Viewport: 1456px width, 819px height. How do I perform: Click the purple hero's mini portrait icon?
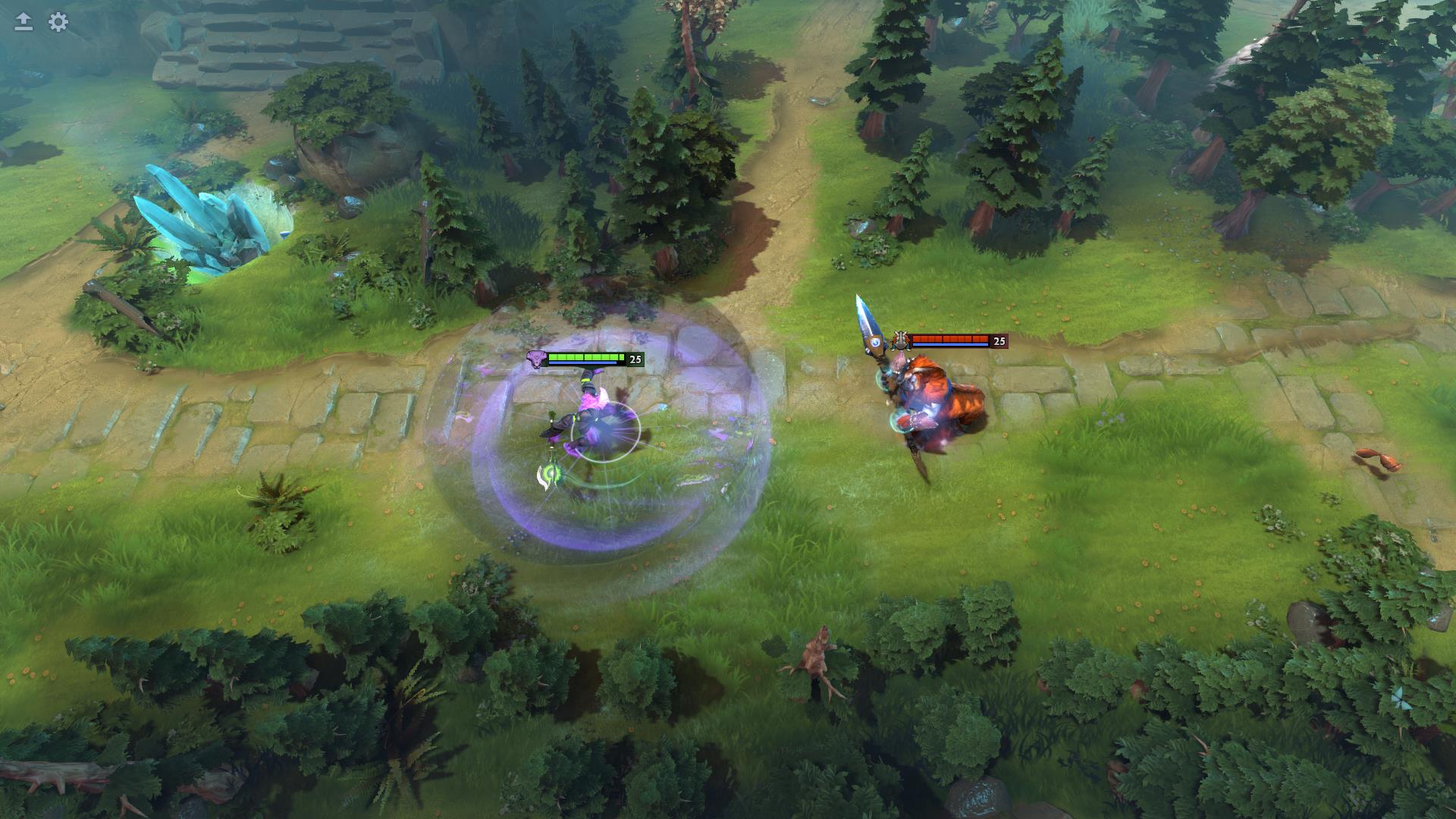(x=536, y=359)
